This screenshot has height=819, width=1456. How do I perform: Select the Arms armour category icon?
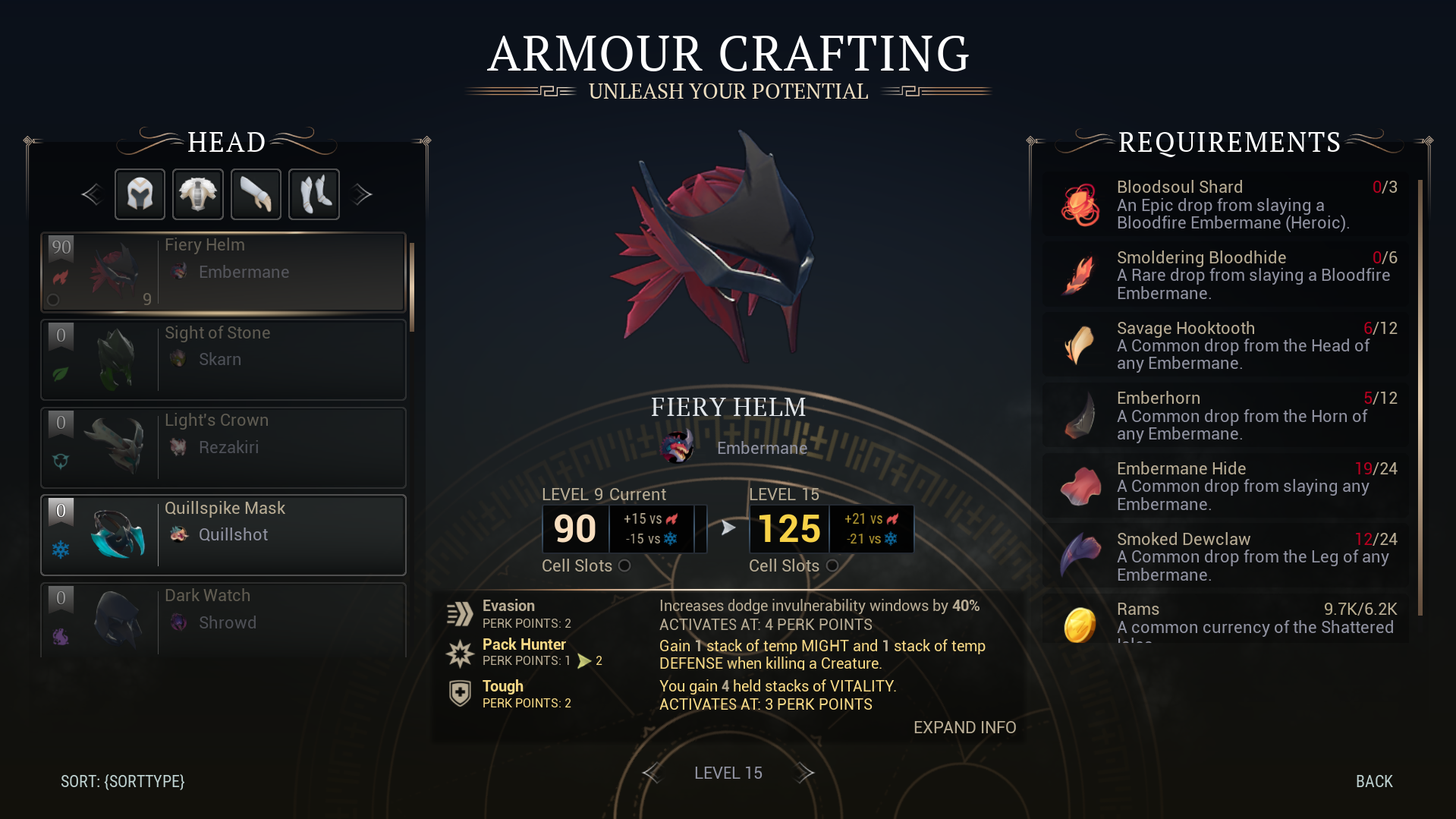[x=256, y=194]
